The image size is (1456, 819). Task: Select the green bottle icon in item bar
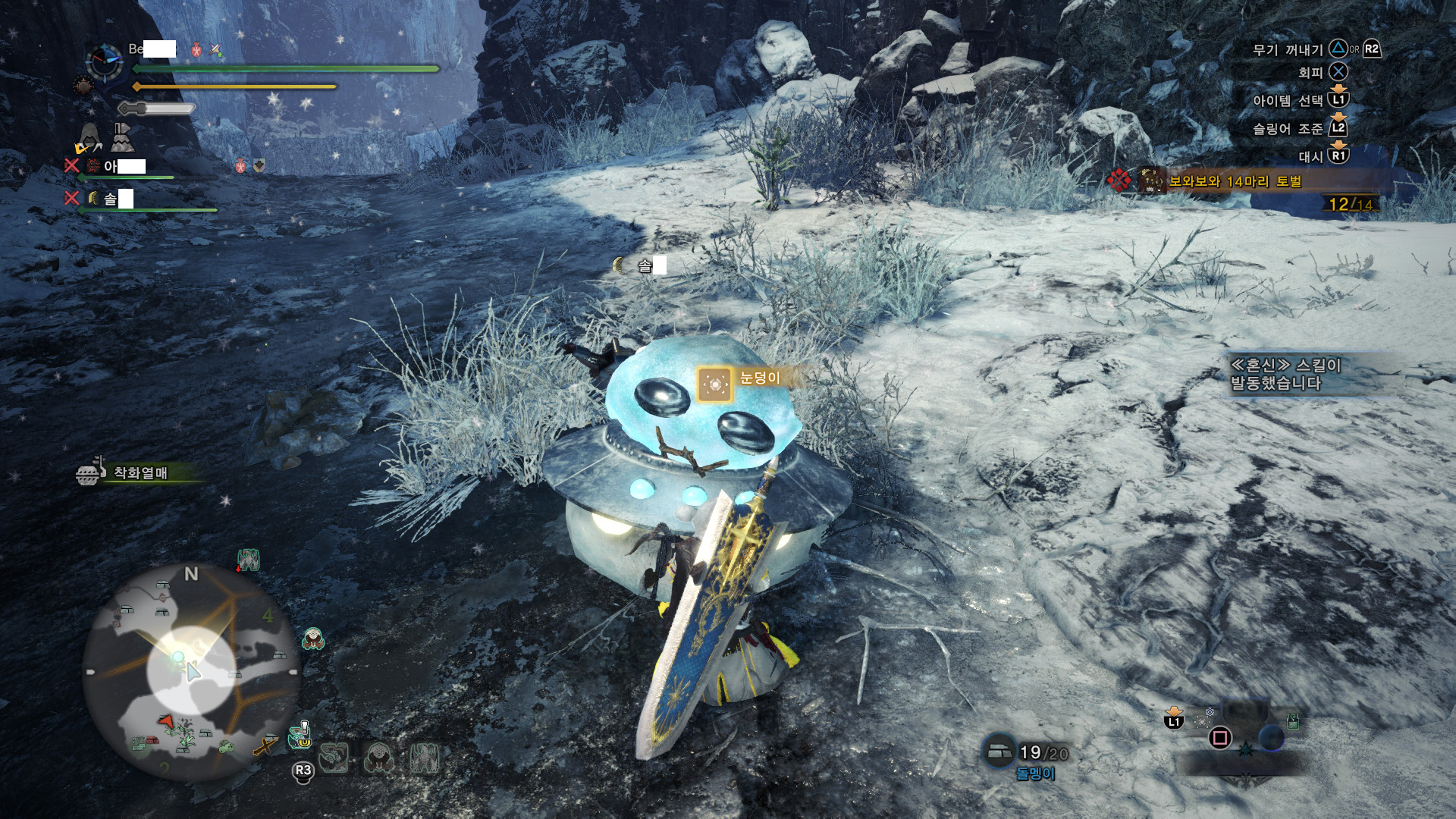click(x=1293, y=720)
